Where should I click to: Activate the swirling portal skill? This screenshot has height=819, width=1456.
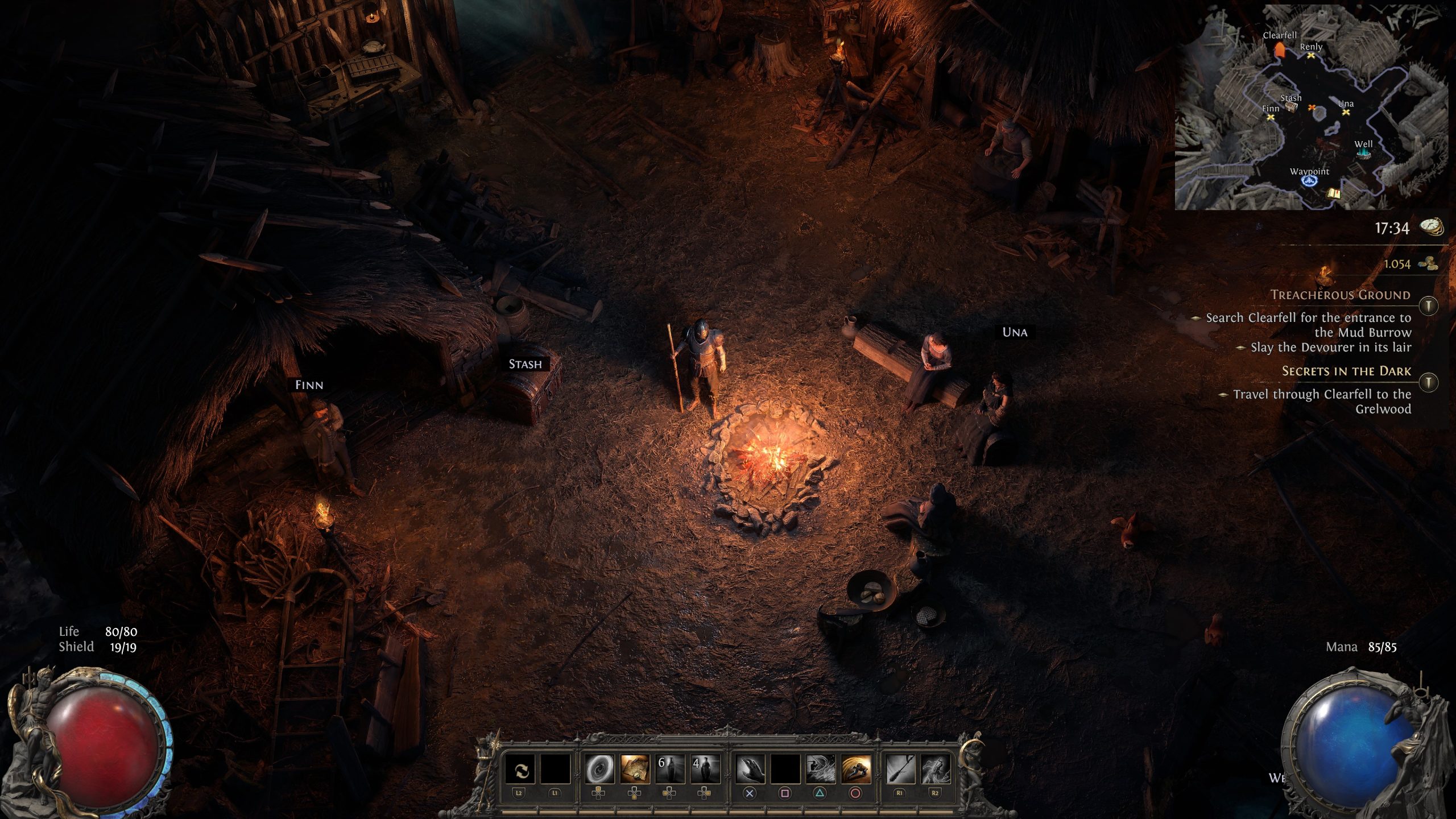pos(599,770)
